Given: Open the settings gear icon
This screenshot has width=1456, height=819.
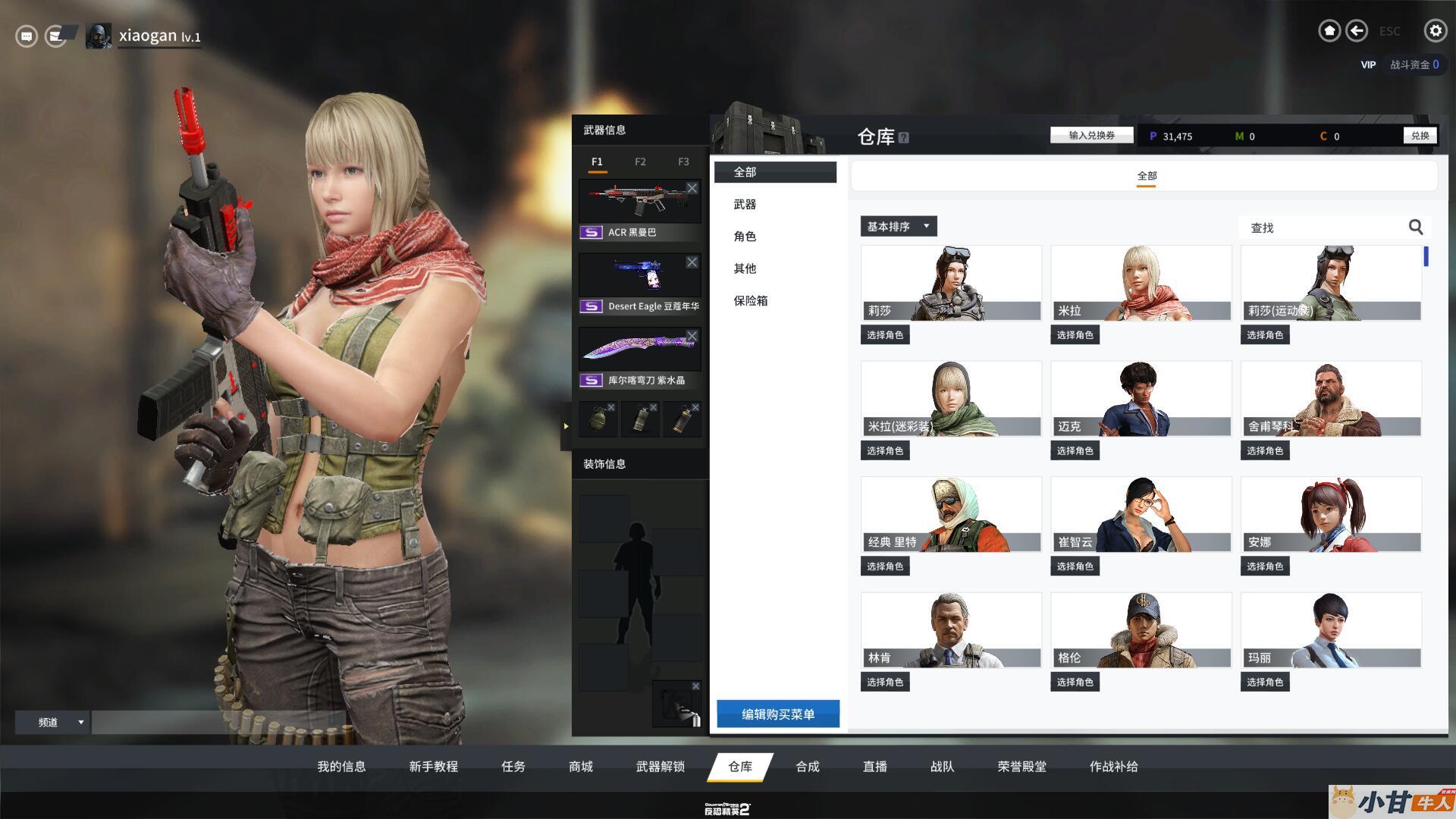Looking at the screenshot, I should click(1435, 31).
